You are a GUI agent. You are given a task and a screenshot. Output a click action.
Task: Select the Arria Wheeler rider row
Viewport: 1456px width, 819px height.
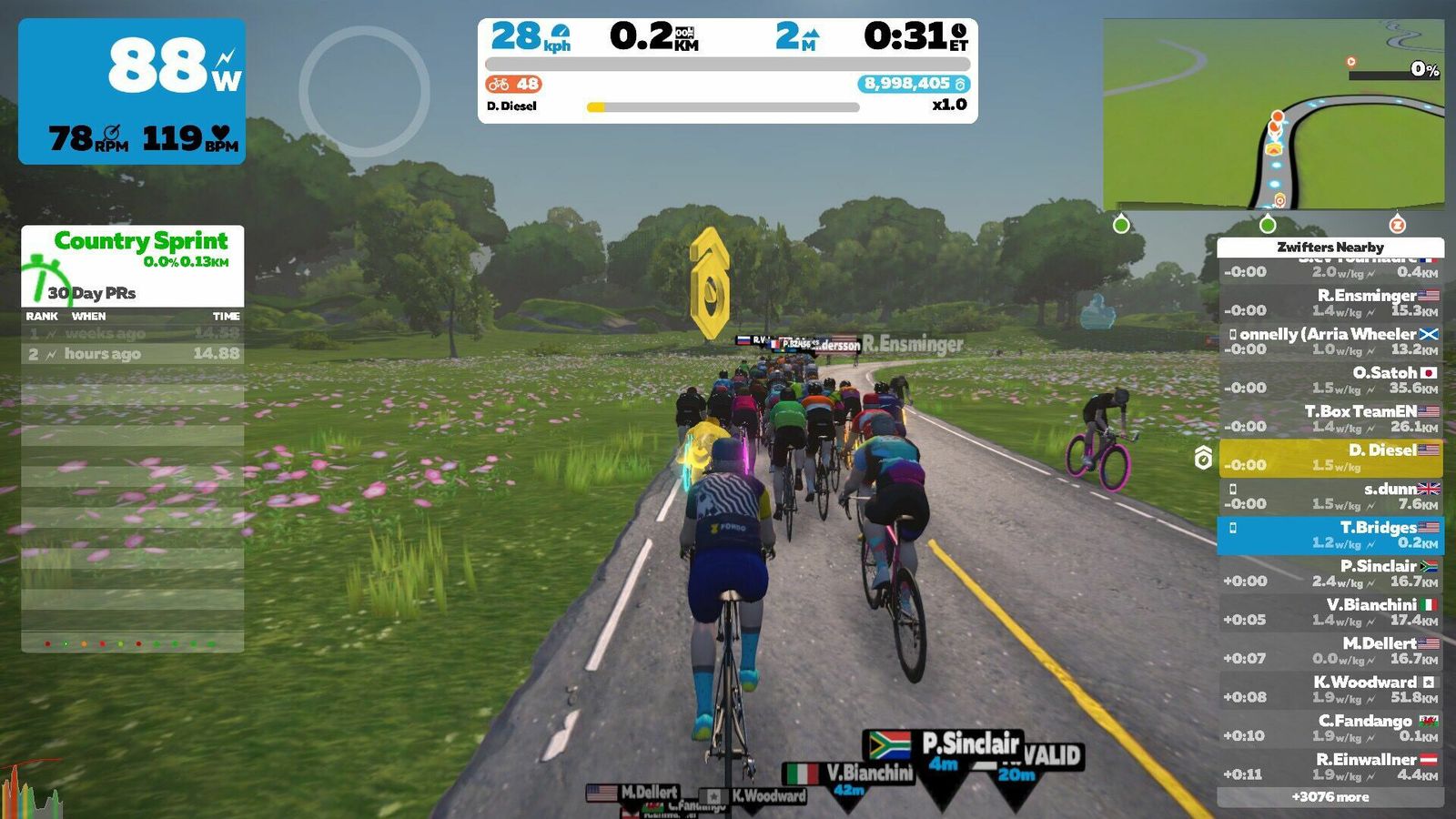(1330, 341)
